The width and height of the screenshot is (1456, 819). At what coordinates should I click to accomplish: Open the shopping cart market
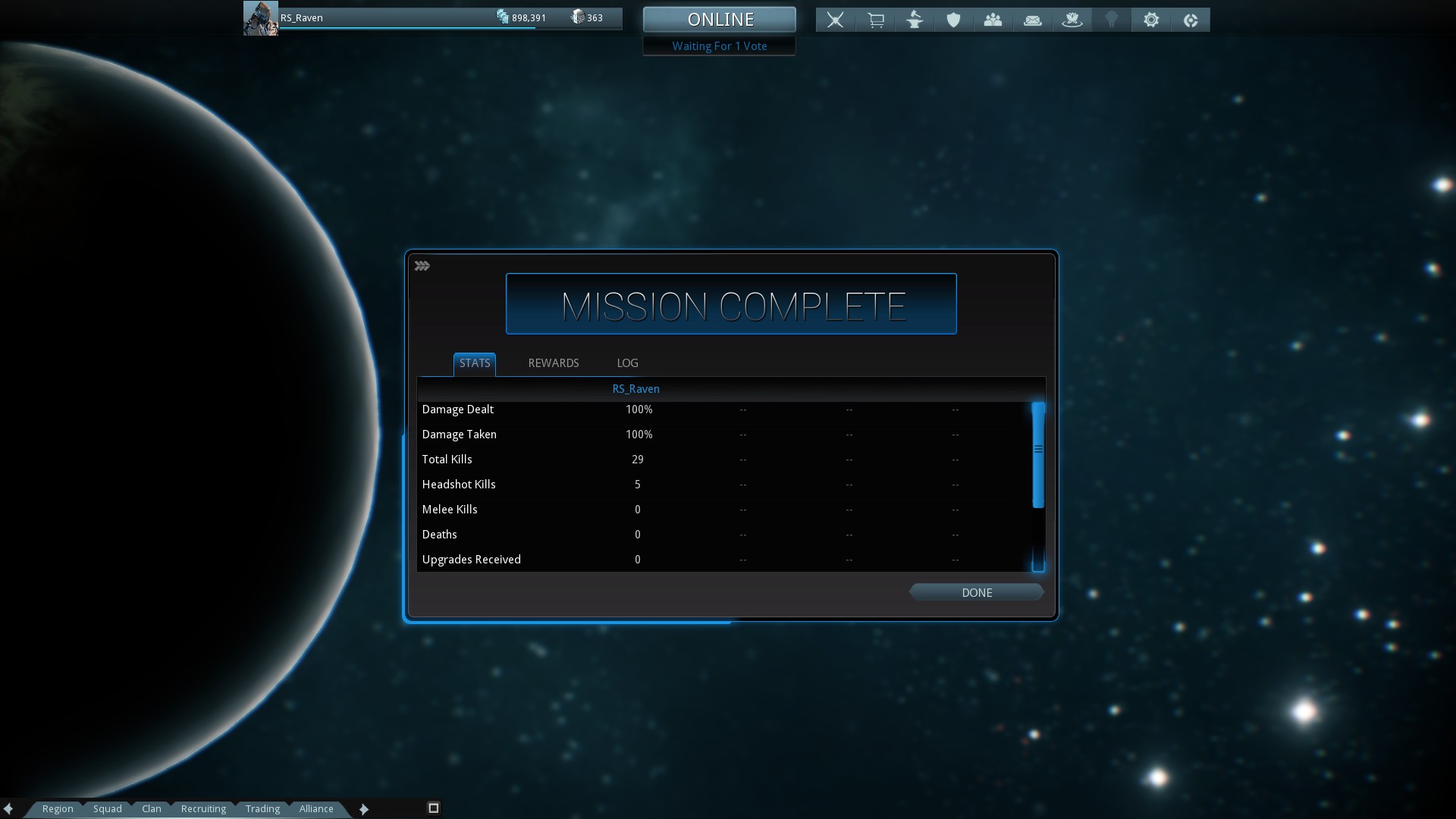875,20
